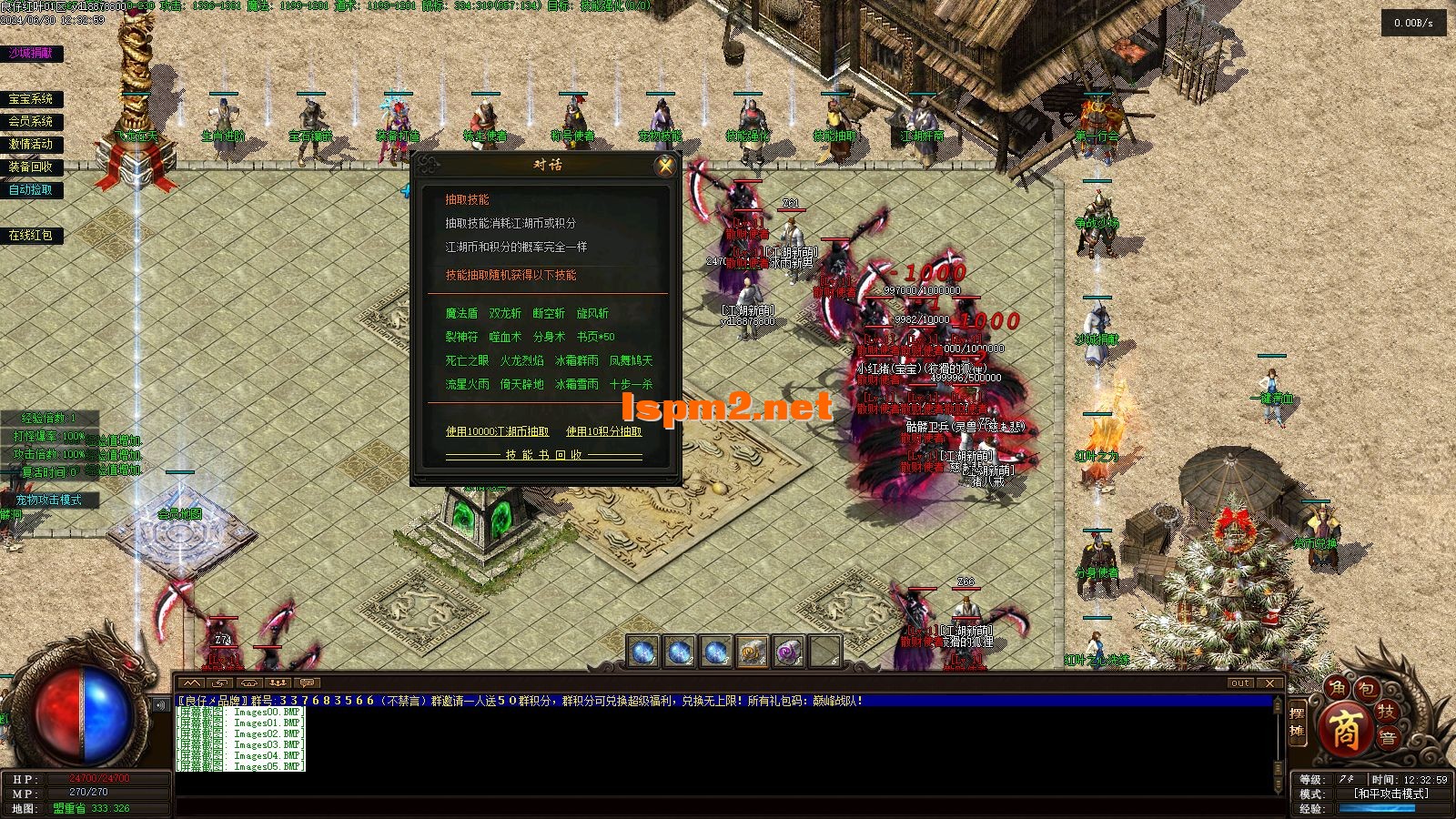
Task: Switch the 宠物攻击模式 pet attack mode
Action: pyautogui.click(x=48, y=500)
